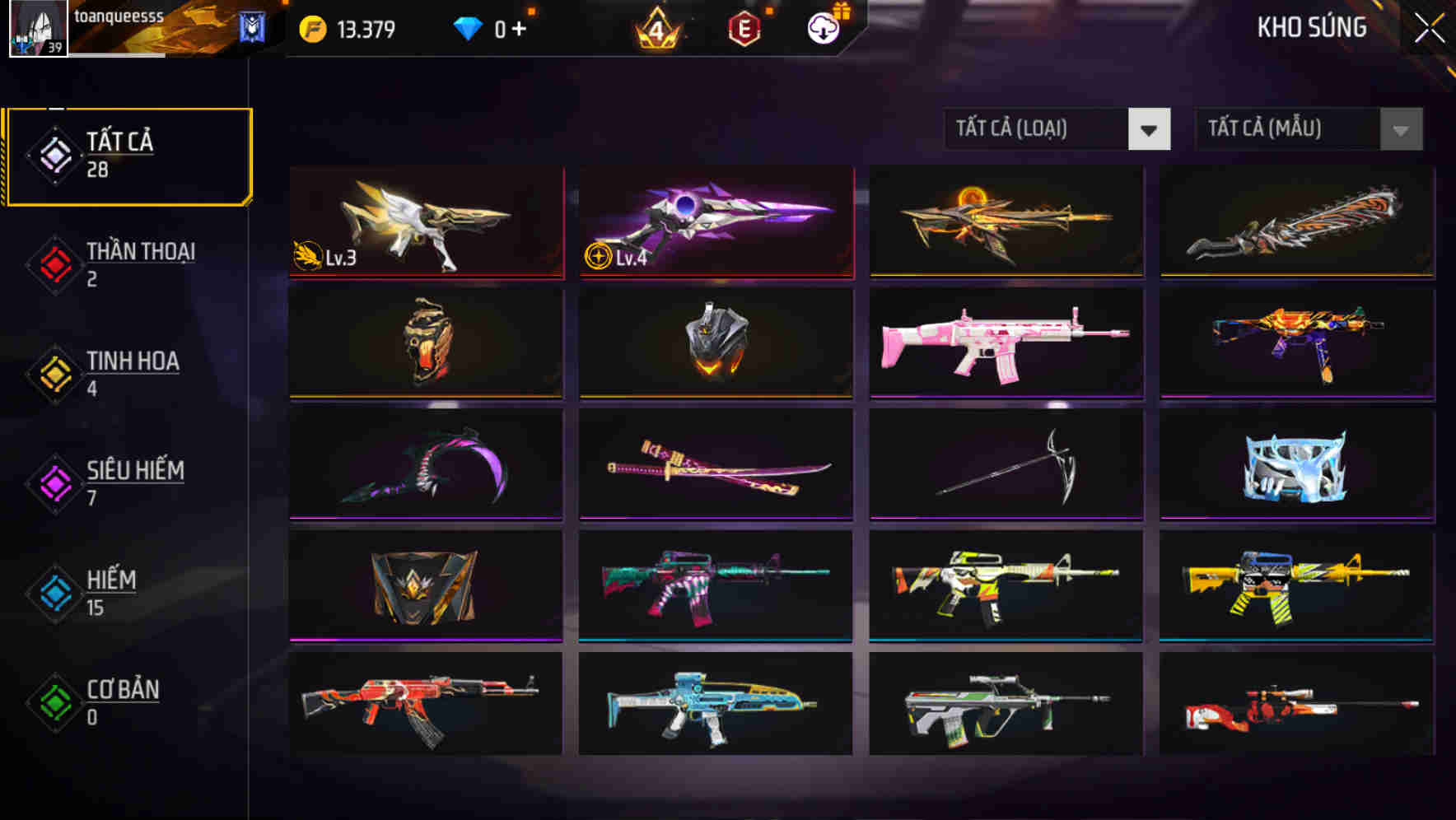Toggle selection of the Lv.3 golden gun
1456x820 pixels.
tap(425, 224)
